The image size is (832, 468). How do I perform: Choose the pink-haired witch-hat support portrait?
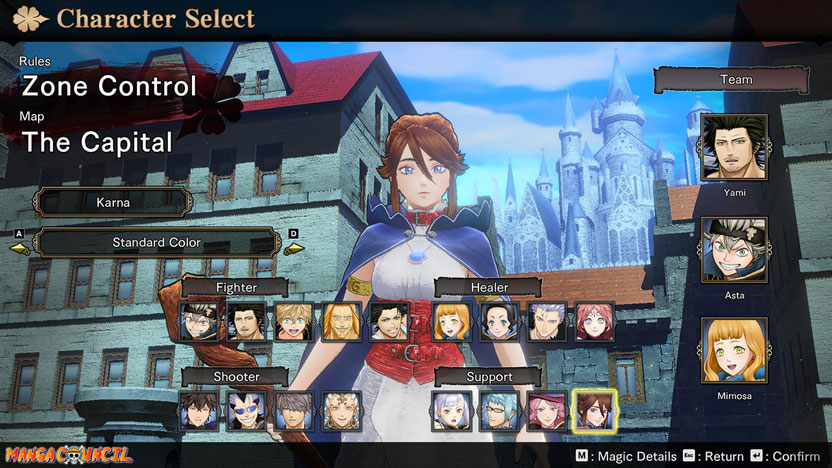tap(546, 410)
